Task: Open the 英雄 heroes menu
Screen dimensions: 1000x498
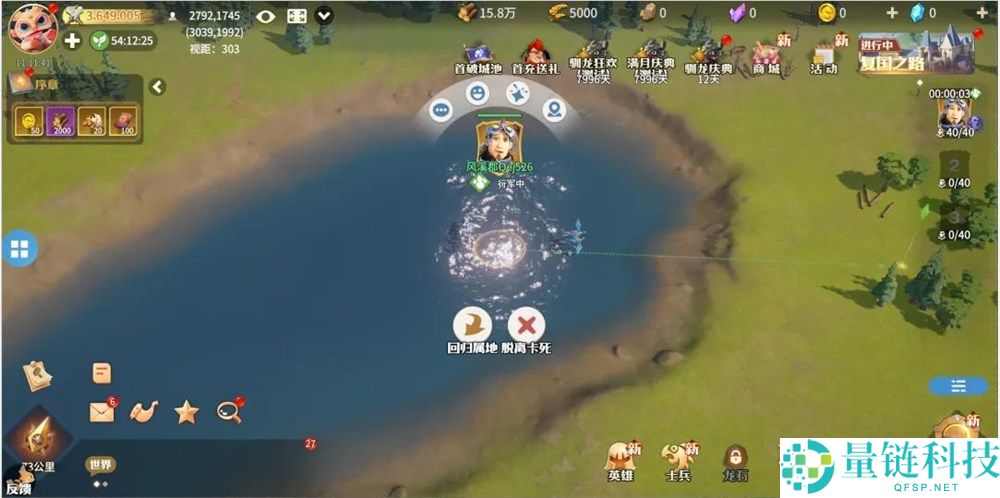Action: point(622,460)
